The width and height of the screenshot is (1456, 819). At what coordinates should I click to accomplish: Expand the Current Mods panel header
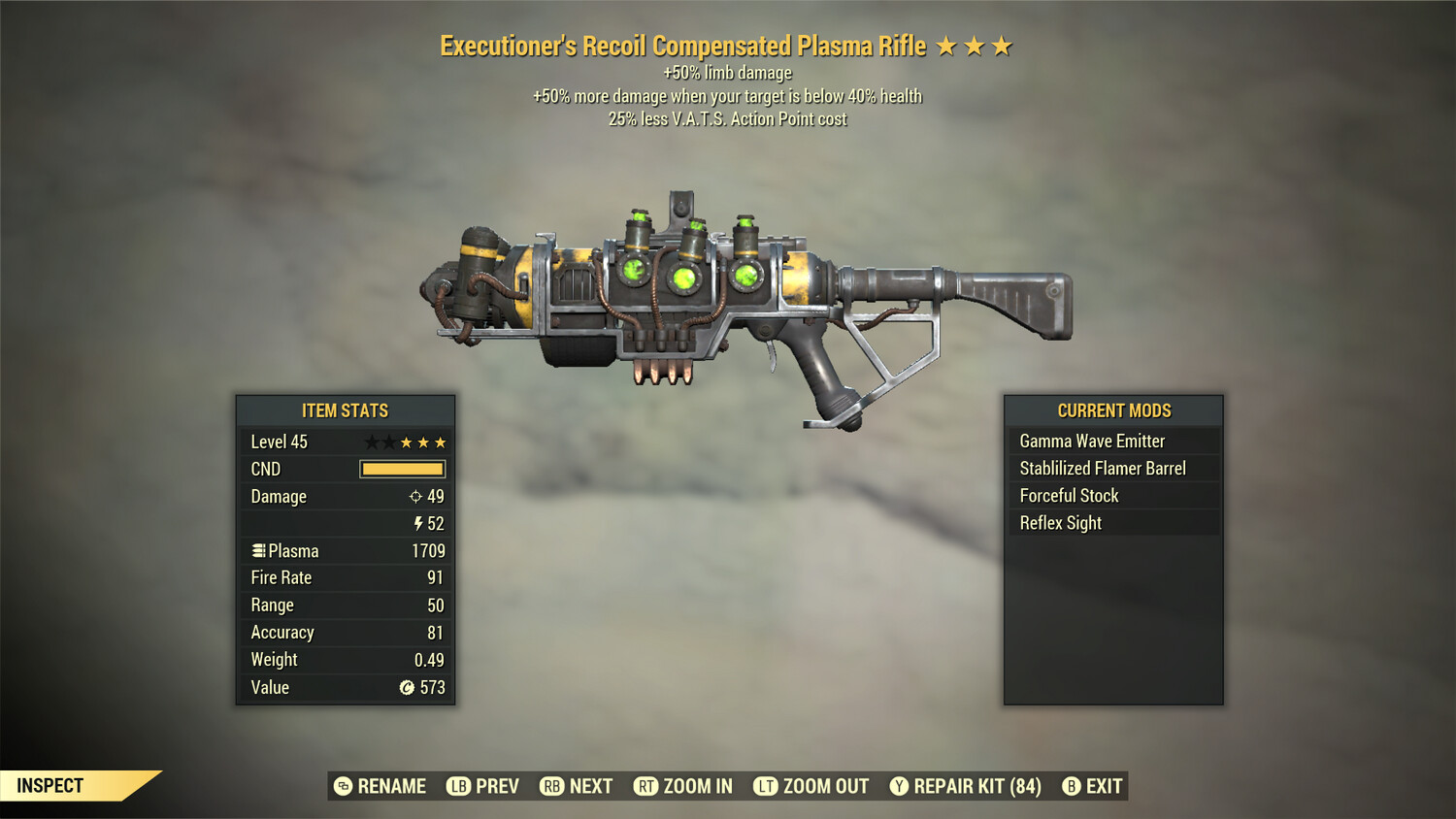1113,410
